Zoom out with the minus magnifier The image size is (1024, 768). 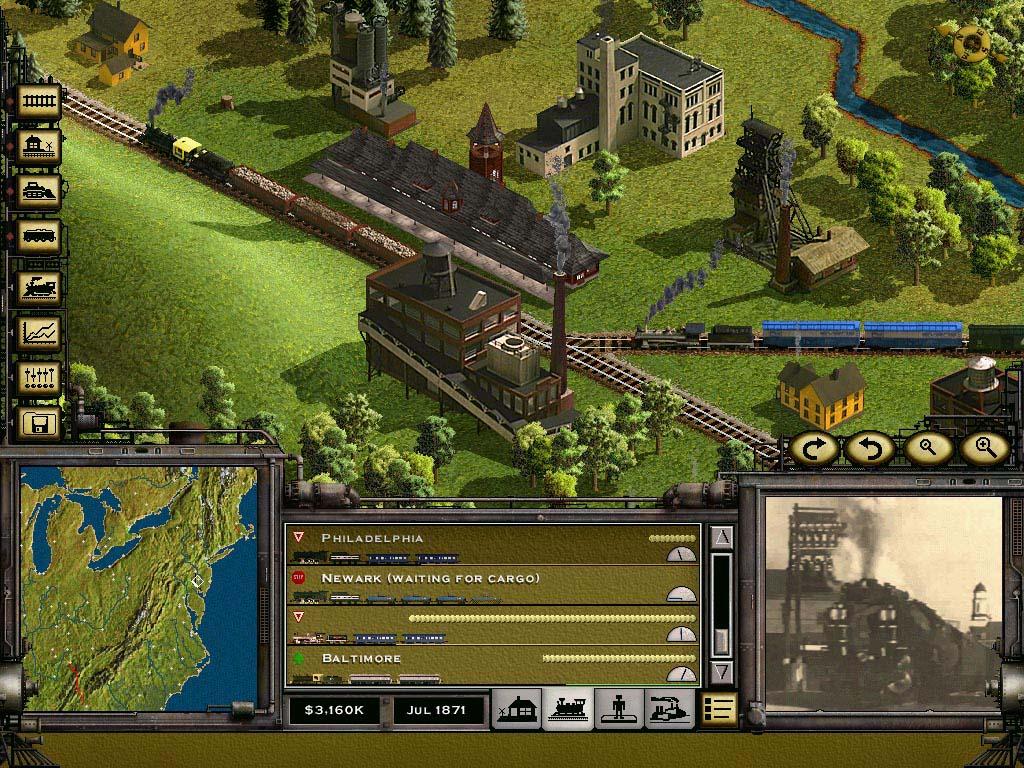928,448
